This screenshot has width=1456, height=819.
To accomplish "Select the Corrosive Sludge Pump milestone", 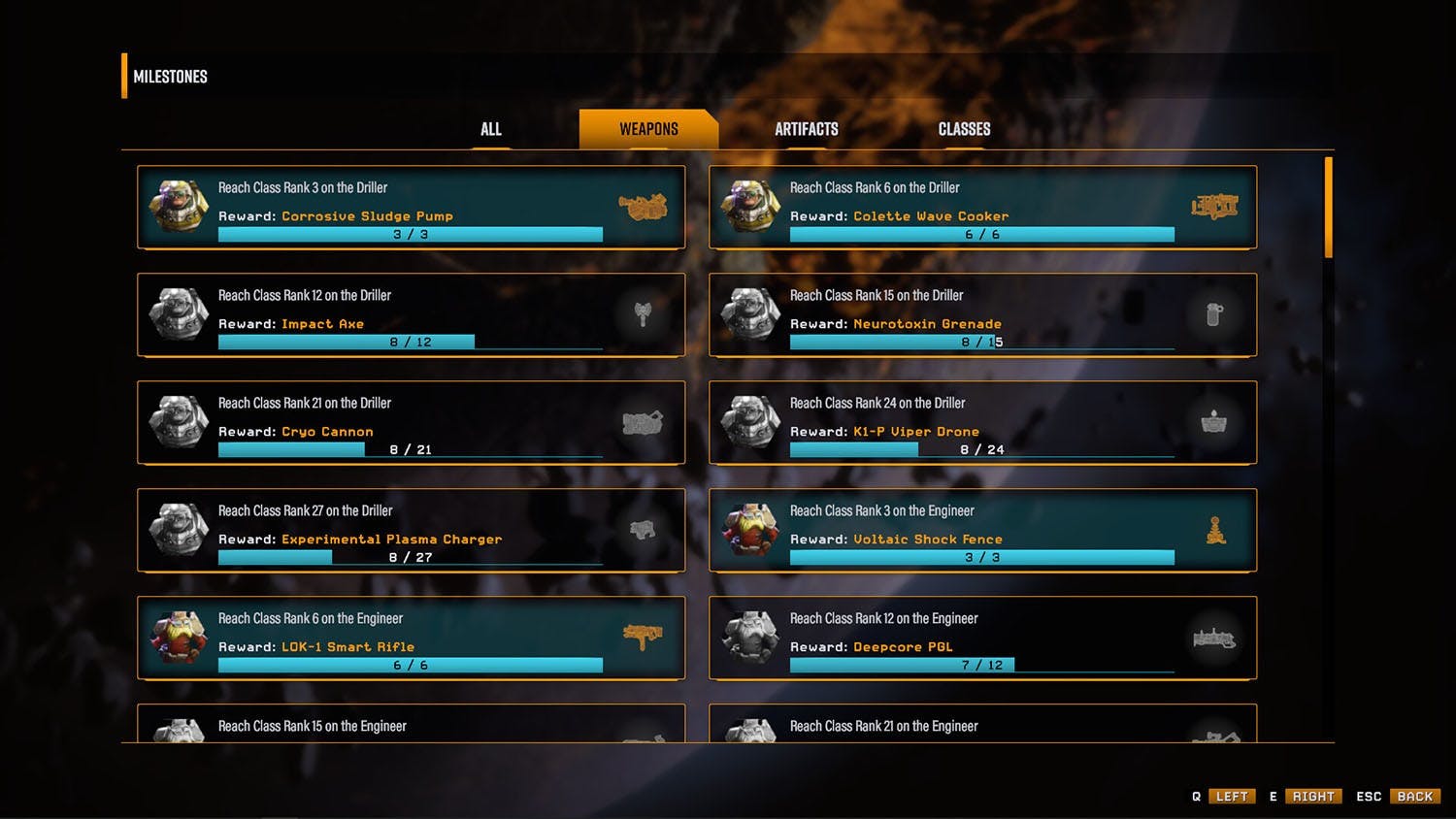I will [411, 207].
